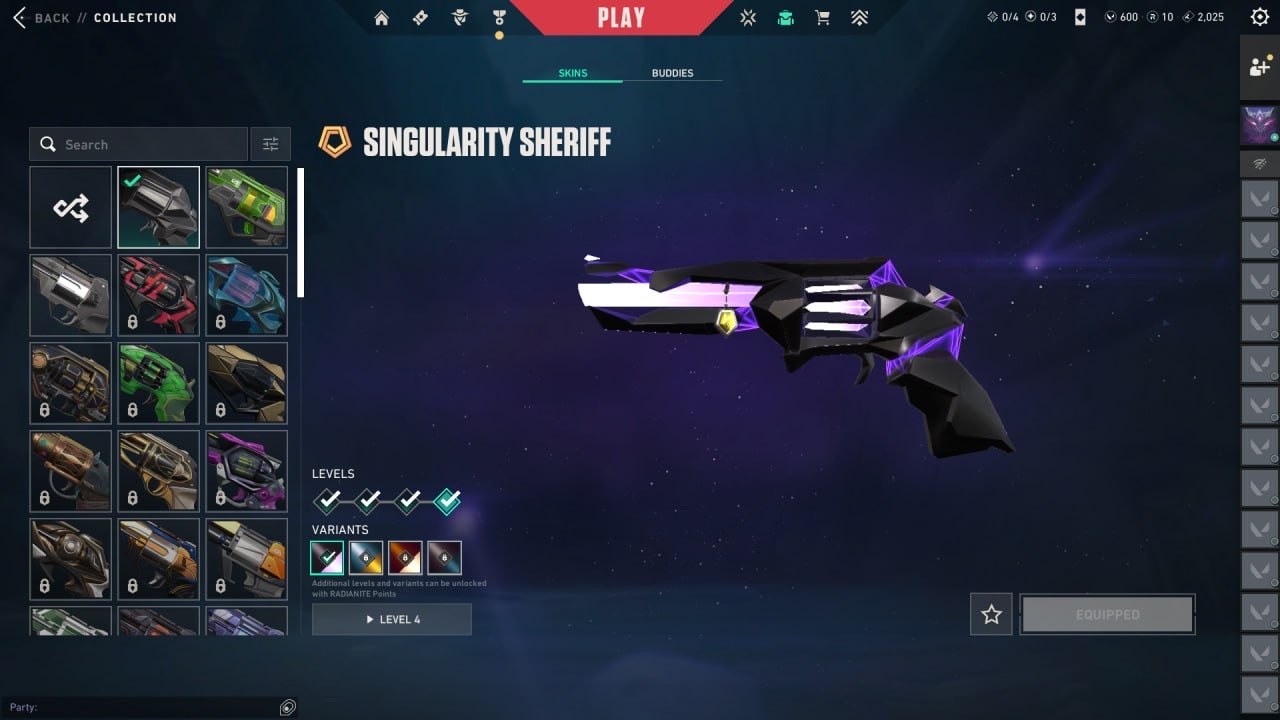Choose the random shuffle skin tile
The width and height of the screenshot is (1280, 720).
tap(71, 207)
